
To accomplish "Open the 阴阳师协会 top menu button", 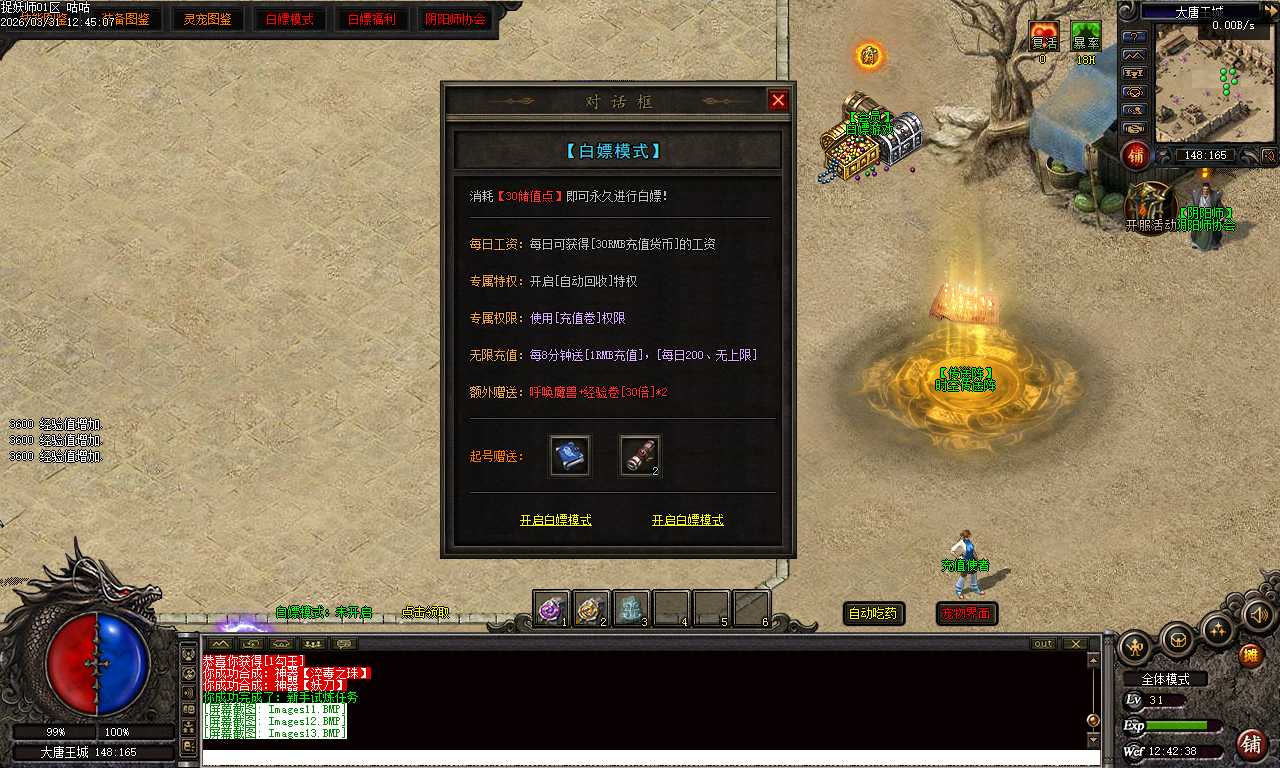I will (455, 19).
